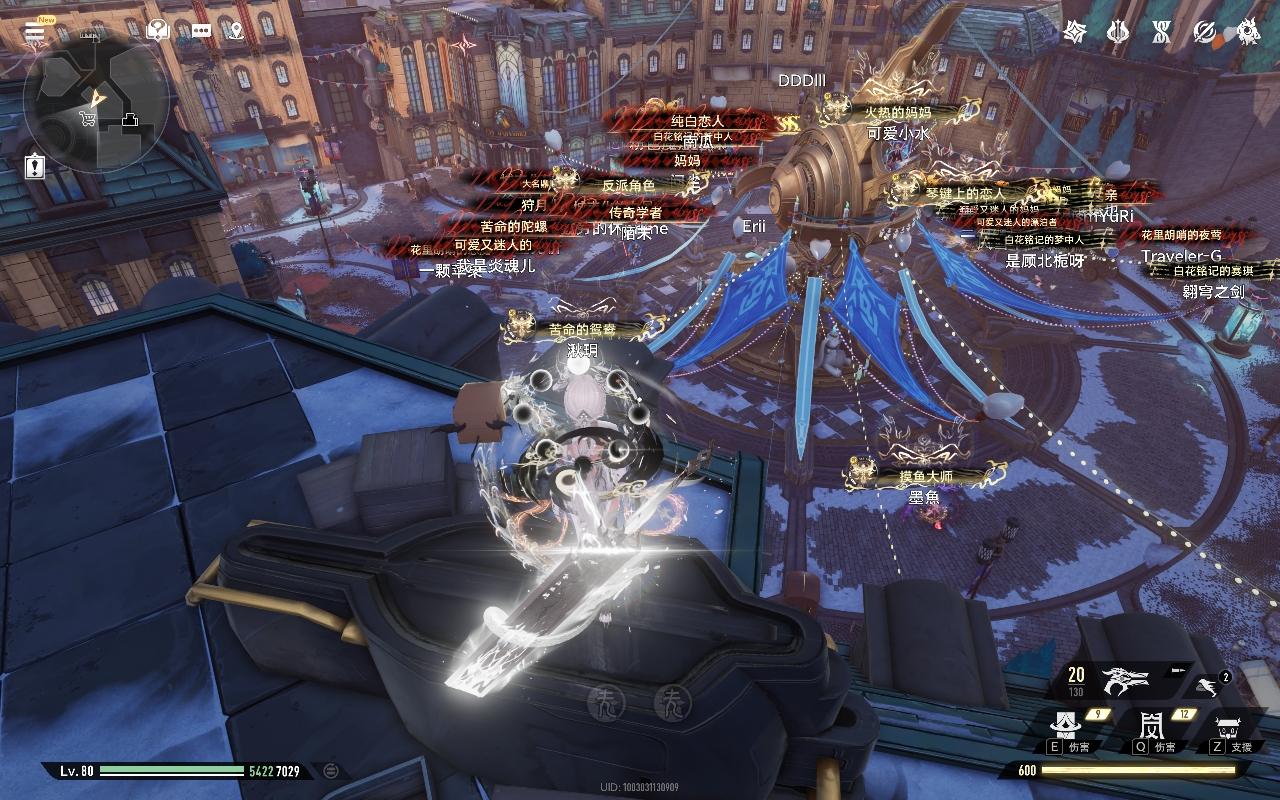Viewport: 1280px width, 800px height.
Task: Click the map location pin icon
Action: coord(236,31)
